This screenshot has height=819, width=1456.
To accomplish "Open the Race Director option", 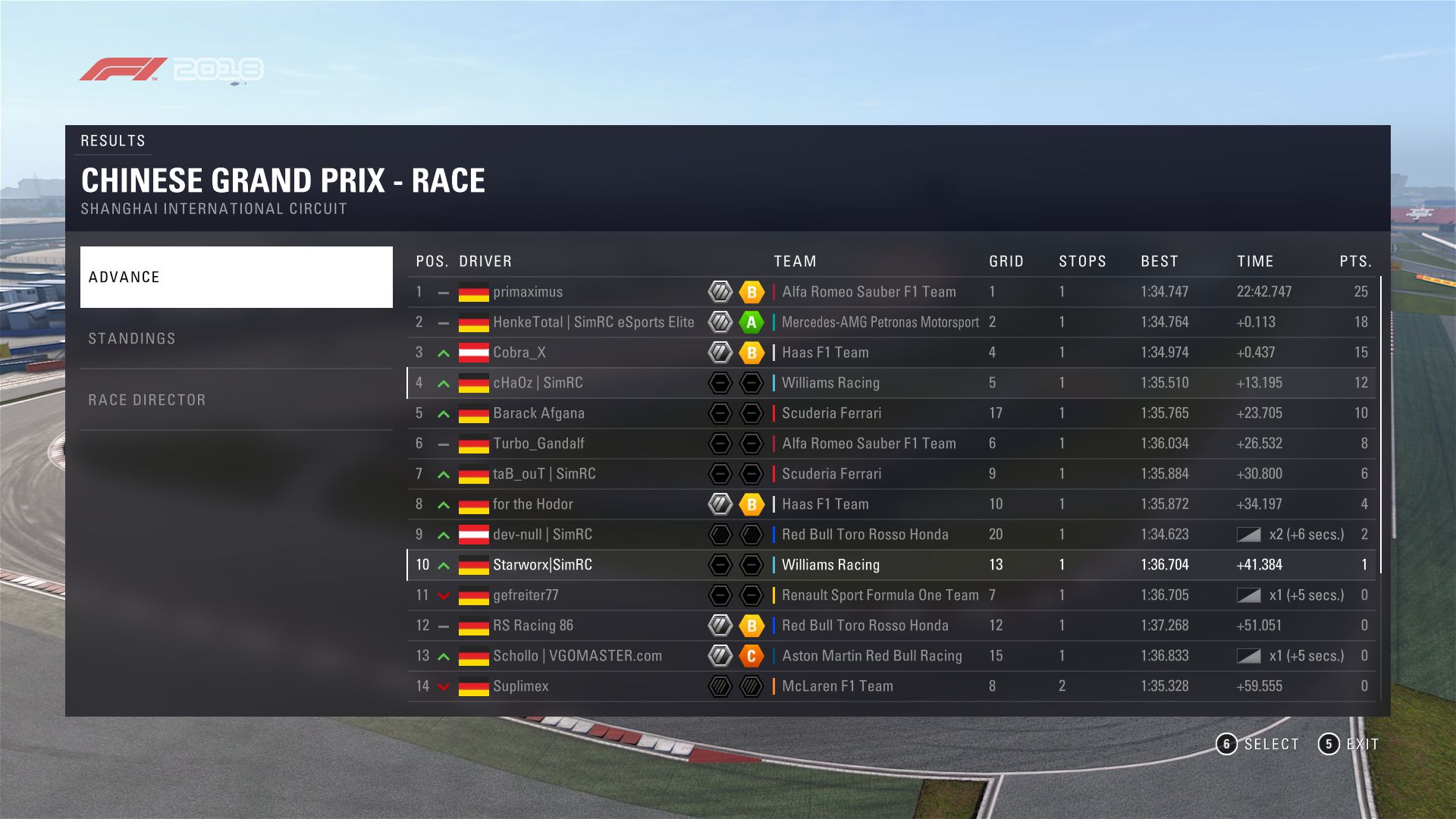I will point(236,400).
